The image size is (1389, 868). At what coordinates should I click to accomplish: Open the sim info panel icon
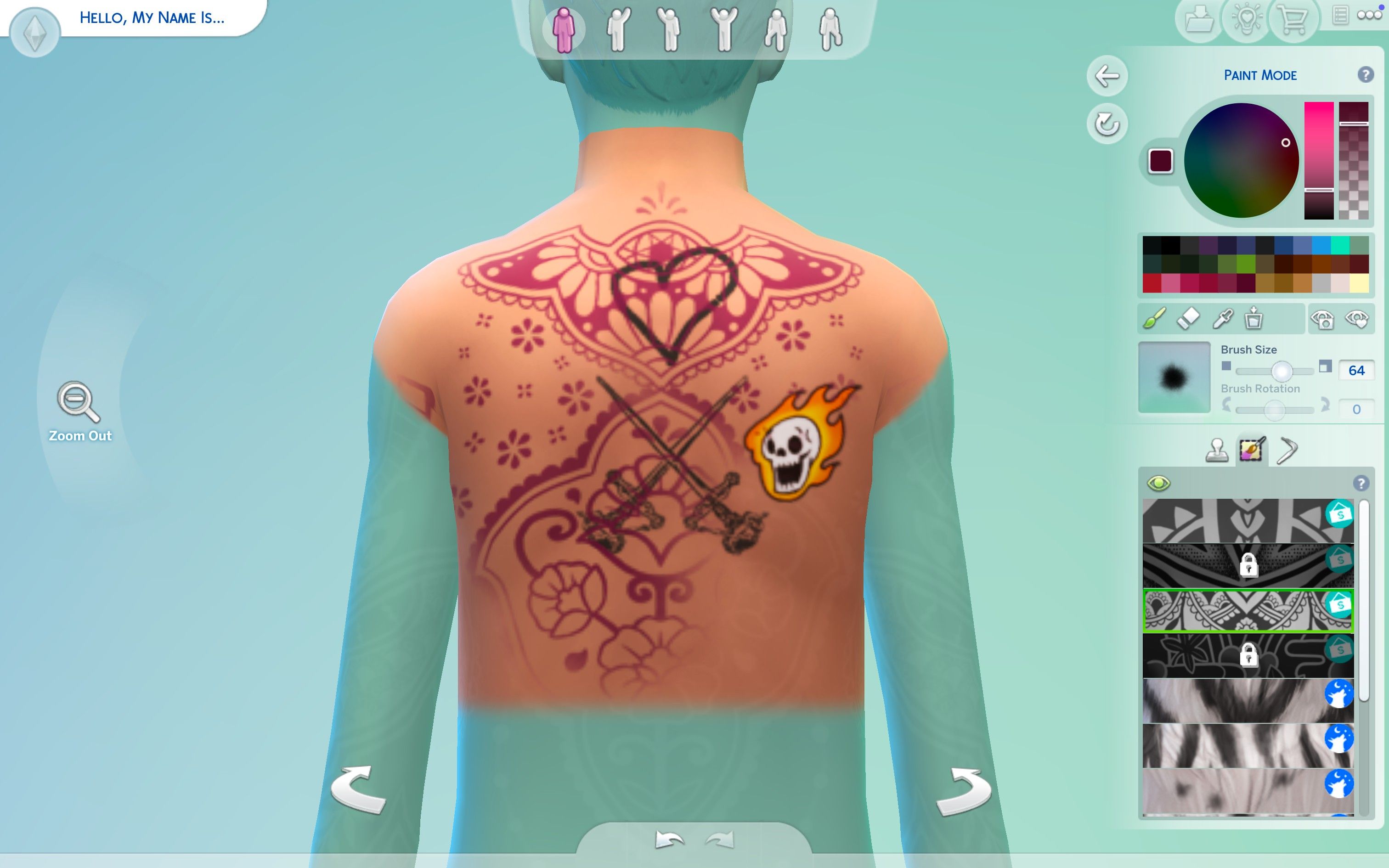point(1341,16)
